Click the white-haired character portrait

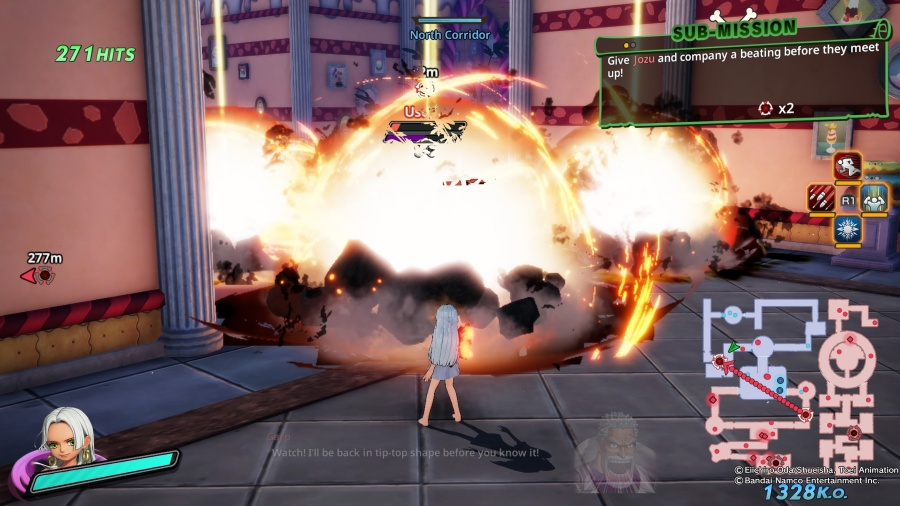point(67,441)
